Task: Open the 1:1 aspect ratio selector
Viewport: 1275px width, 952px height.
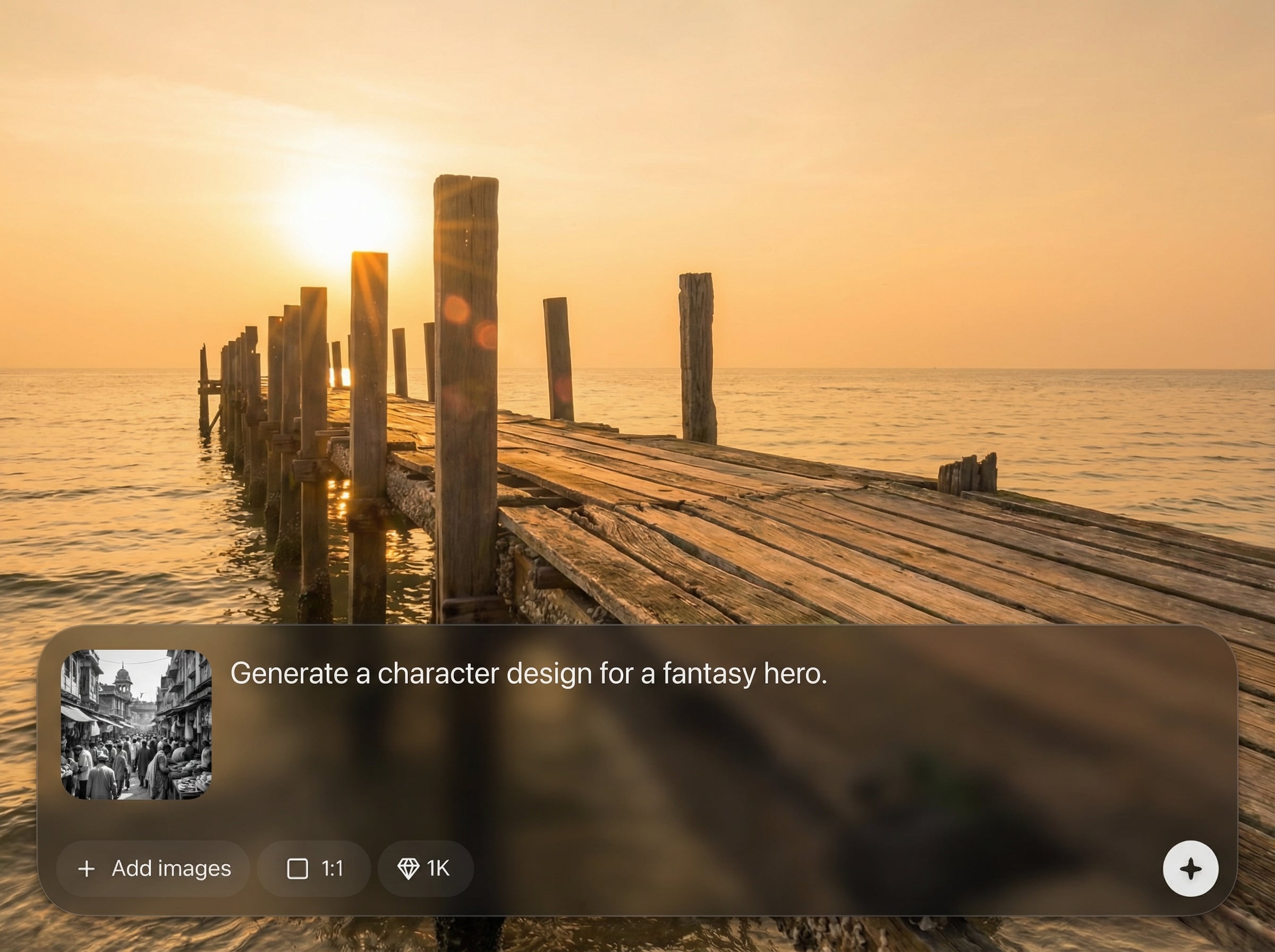Action: 314,868
